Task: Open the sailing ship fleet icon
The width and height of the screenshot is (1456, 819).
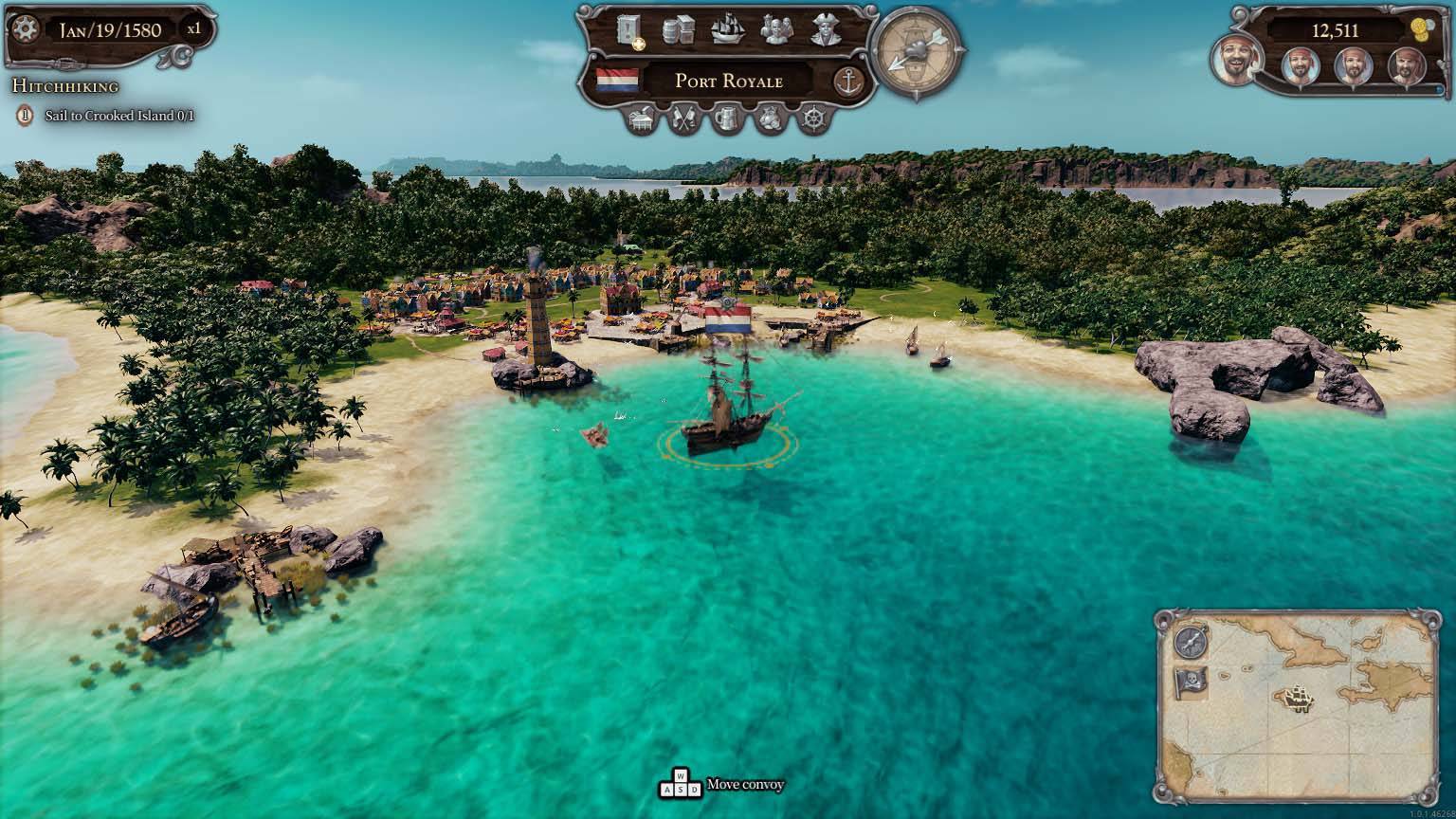Action: tap(727, 30)
